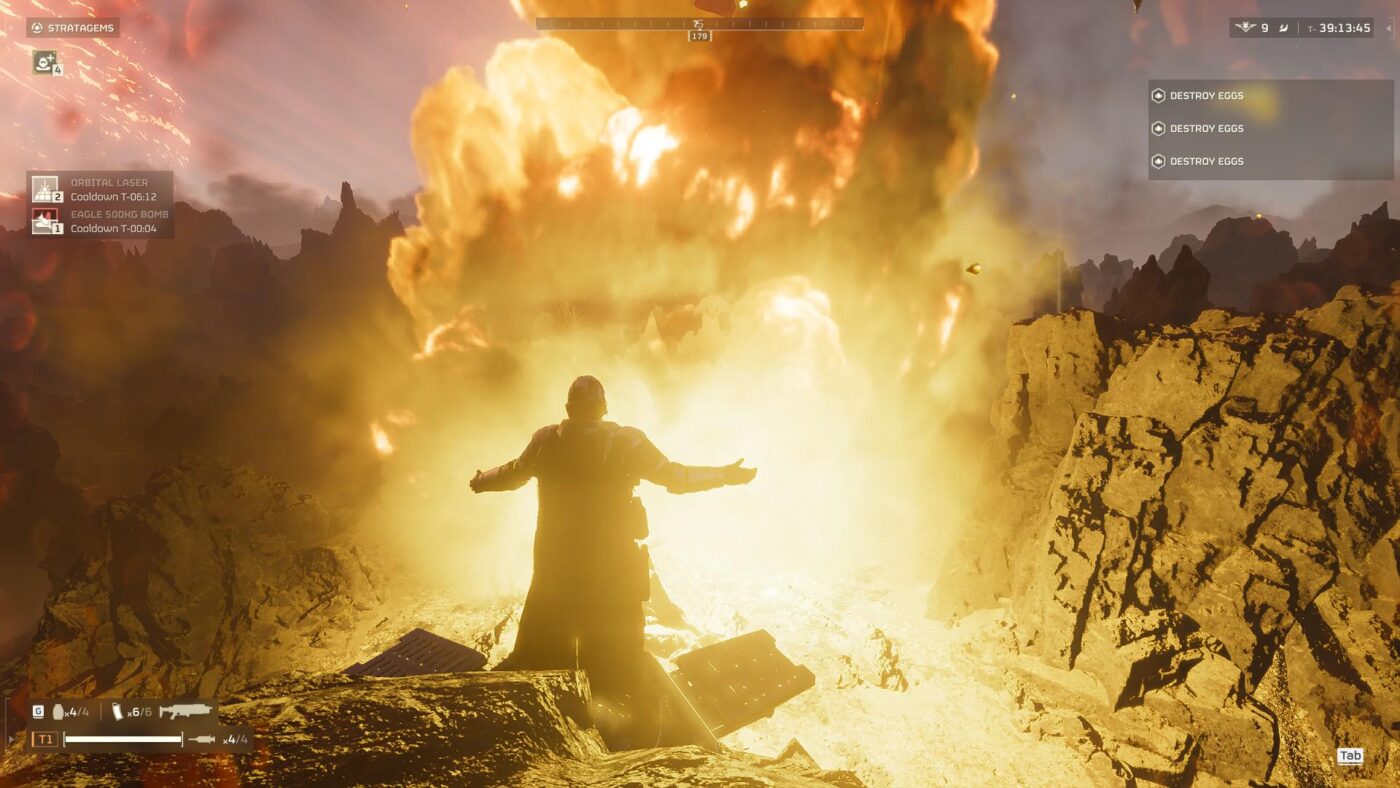
Task: Toggle the third Destroy Eggs objective marker
Action: (x=1161, y=161)
